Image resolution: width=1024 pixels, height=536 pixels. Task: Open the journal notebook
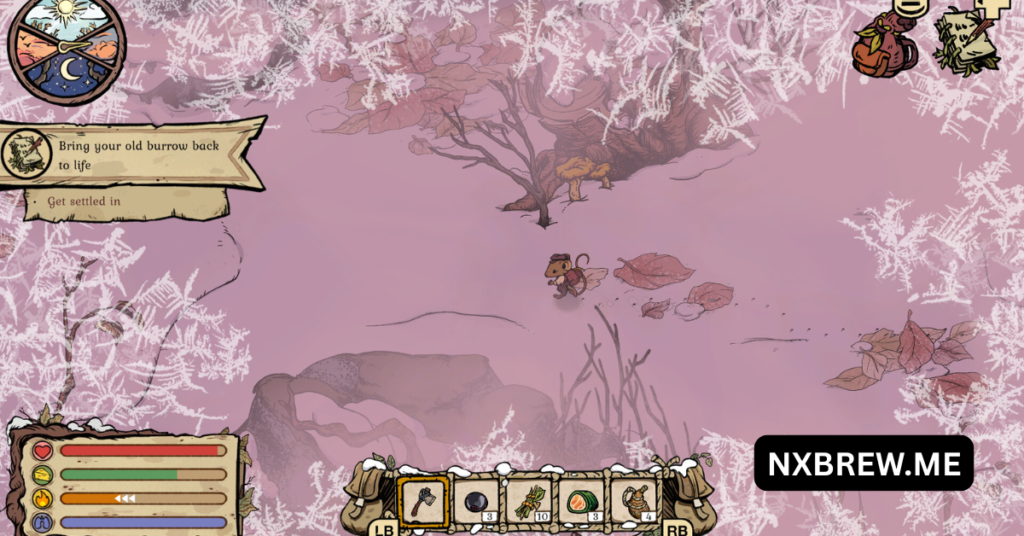click(965, 42)
